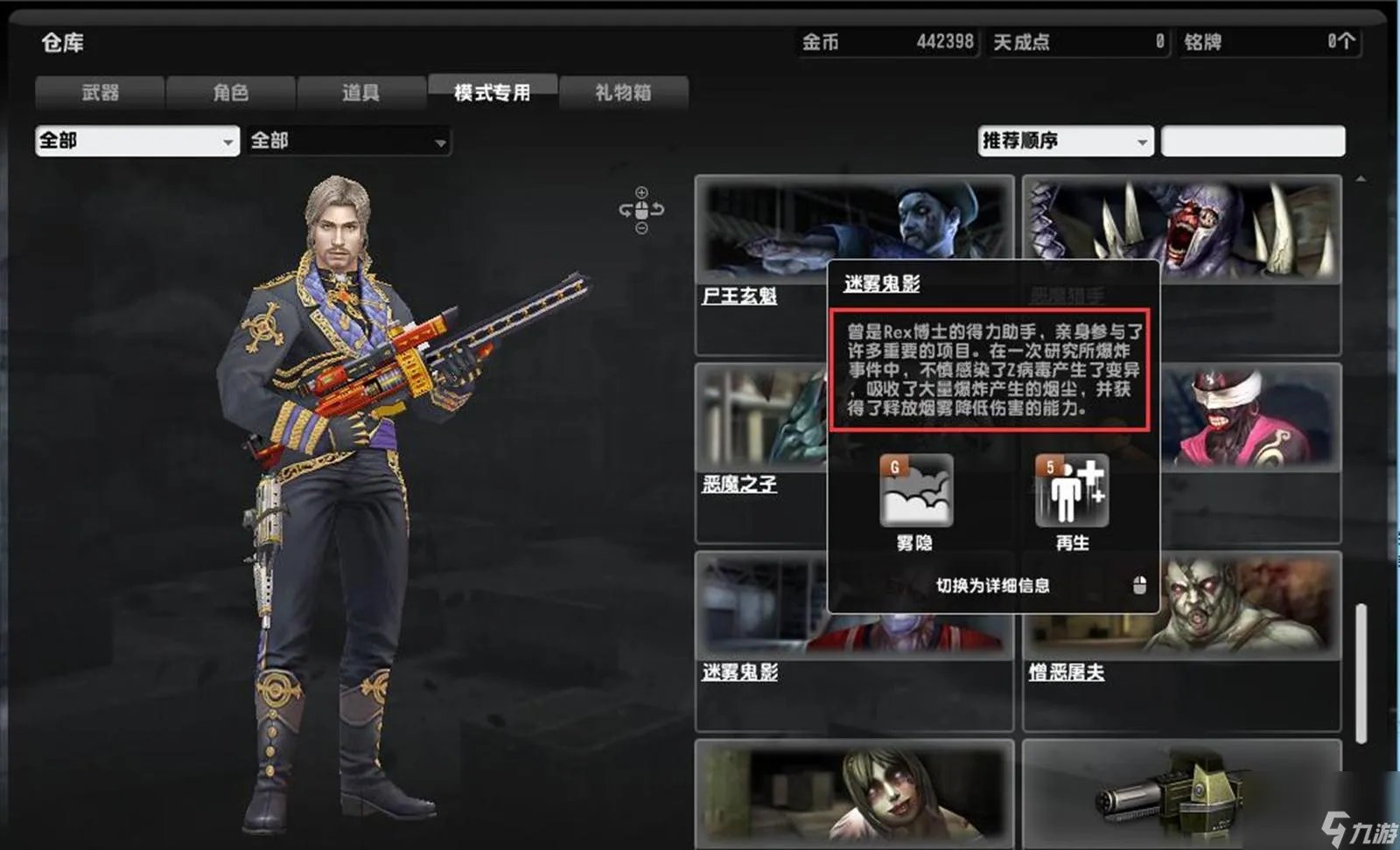Image resolution: width=1400 pixels, height=850 pixels.
Task: Select the 憎恶屠夫 character card
Action: [x=1181, y=612]
